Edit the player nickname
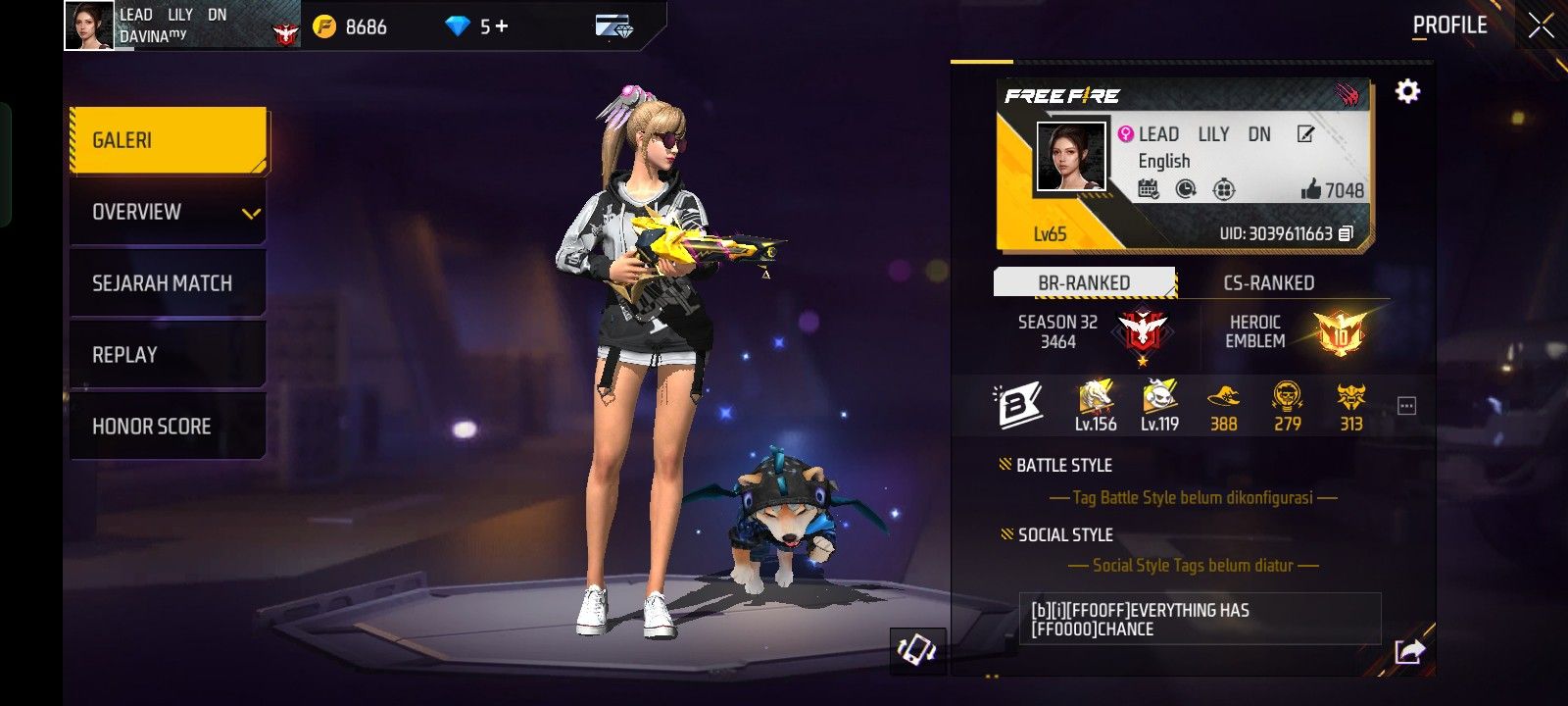This screenshot has width=1568, height=706. click(x=1305, y=134)
